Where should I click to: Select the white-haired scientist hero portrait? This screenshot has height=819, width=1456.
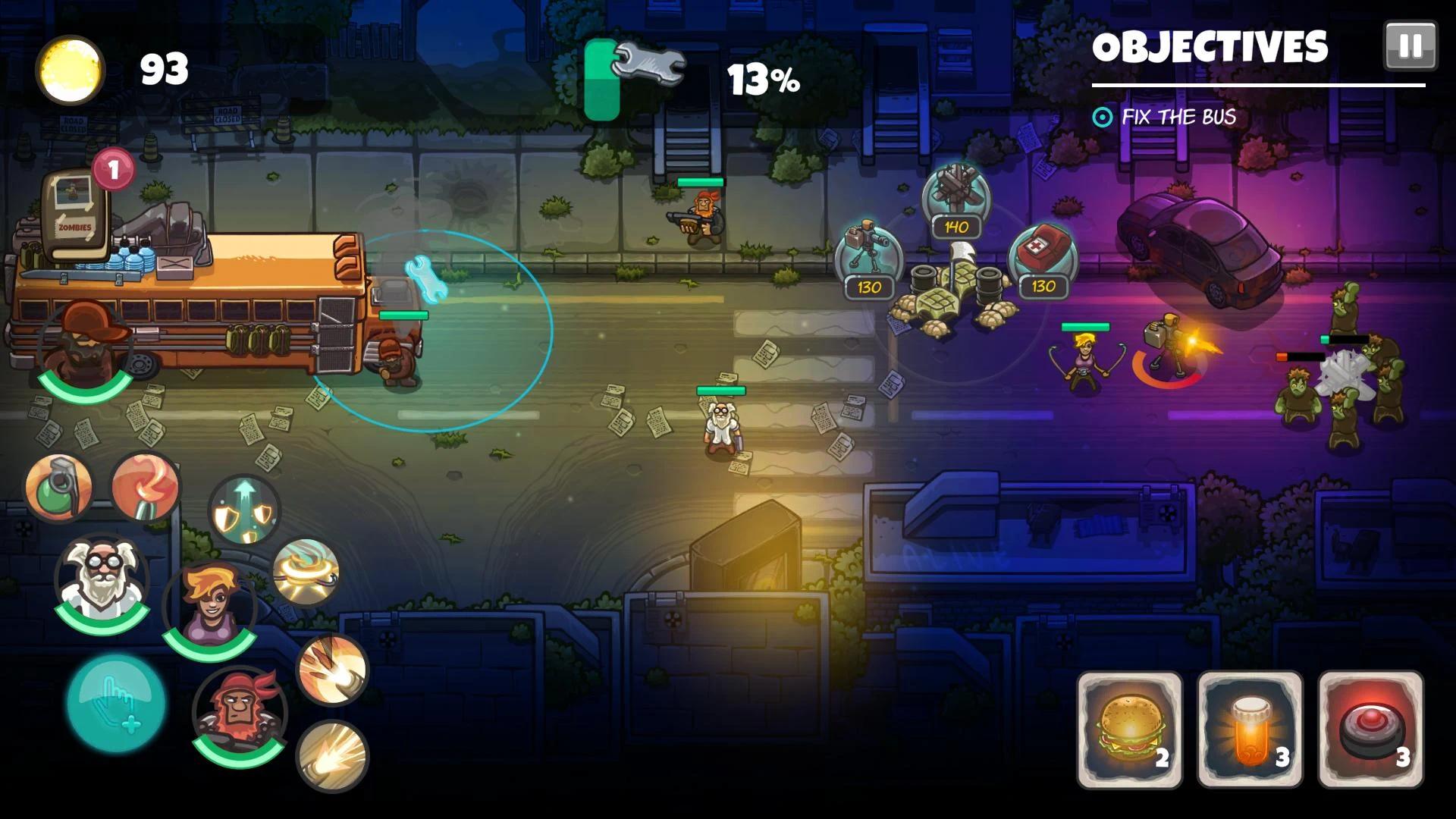click(x=101, y=581)
